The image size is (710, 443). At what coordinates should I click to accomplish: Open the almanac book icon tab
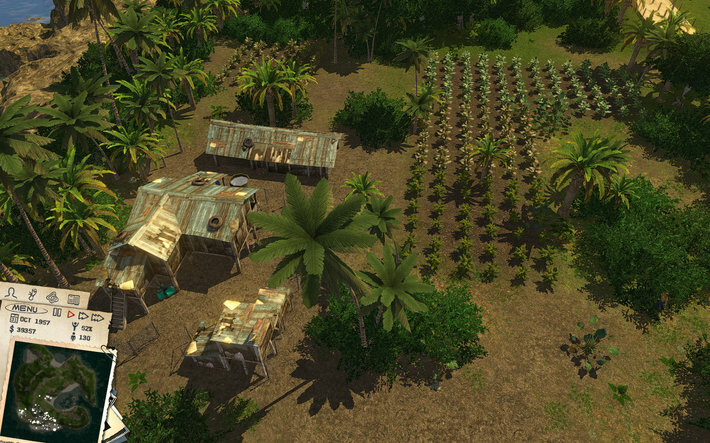[74, 299]
